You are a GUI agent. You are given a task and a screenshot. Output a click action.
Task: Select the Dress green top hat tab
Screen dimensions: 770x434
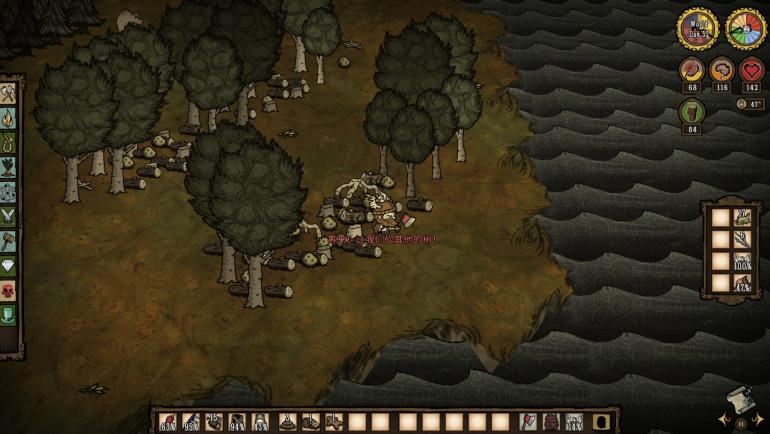9,315
